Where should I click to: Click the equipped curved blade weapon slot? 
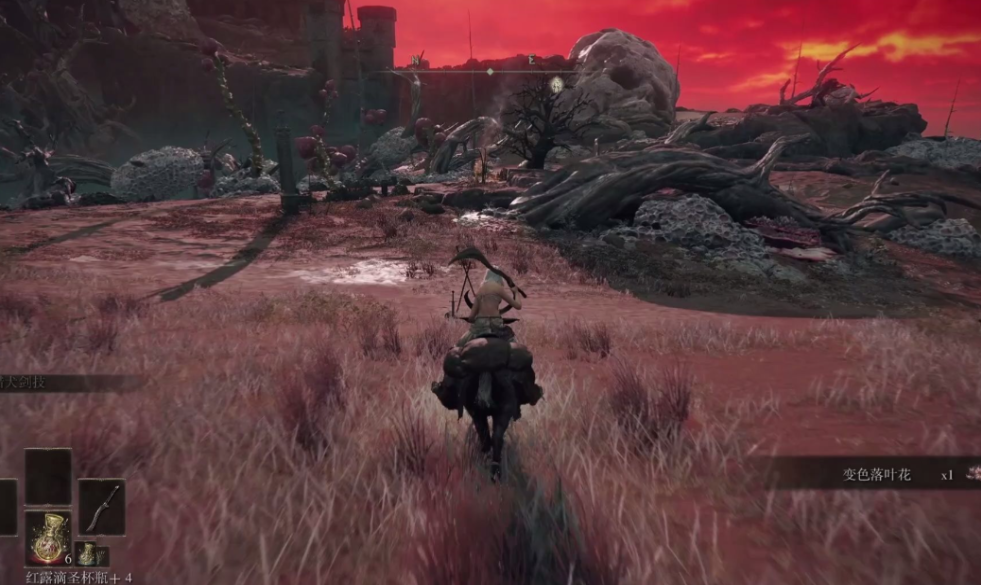coord(102,506)
